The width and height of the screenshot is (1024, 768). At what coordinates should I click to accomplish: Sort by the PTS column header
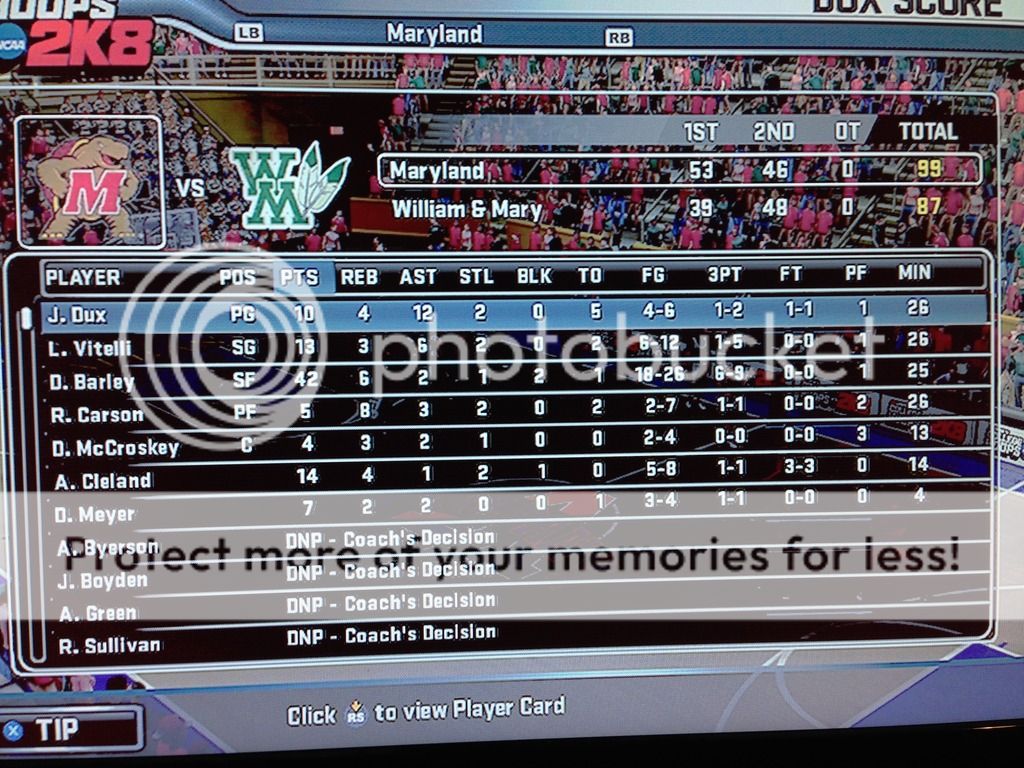pos(300,277)
